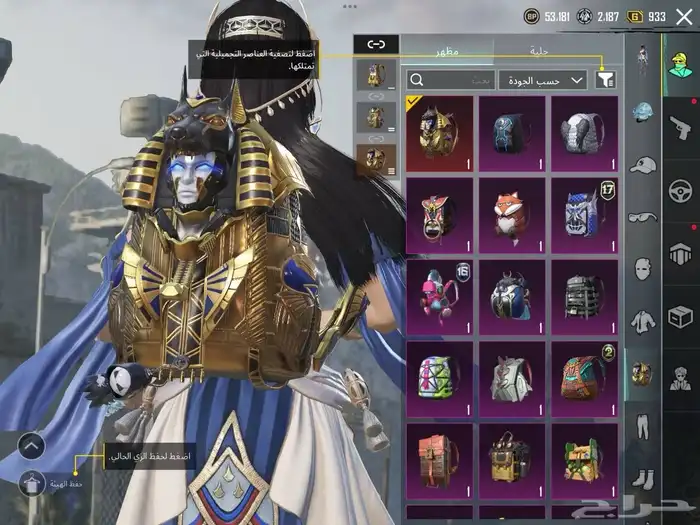Switch to the مظهر appearance tab
Screen dimensions: 700x525
(447, 48)
